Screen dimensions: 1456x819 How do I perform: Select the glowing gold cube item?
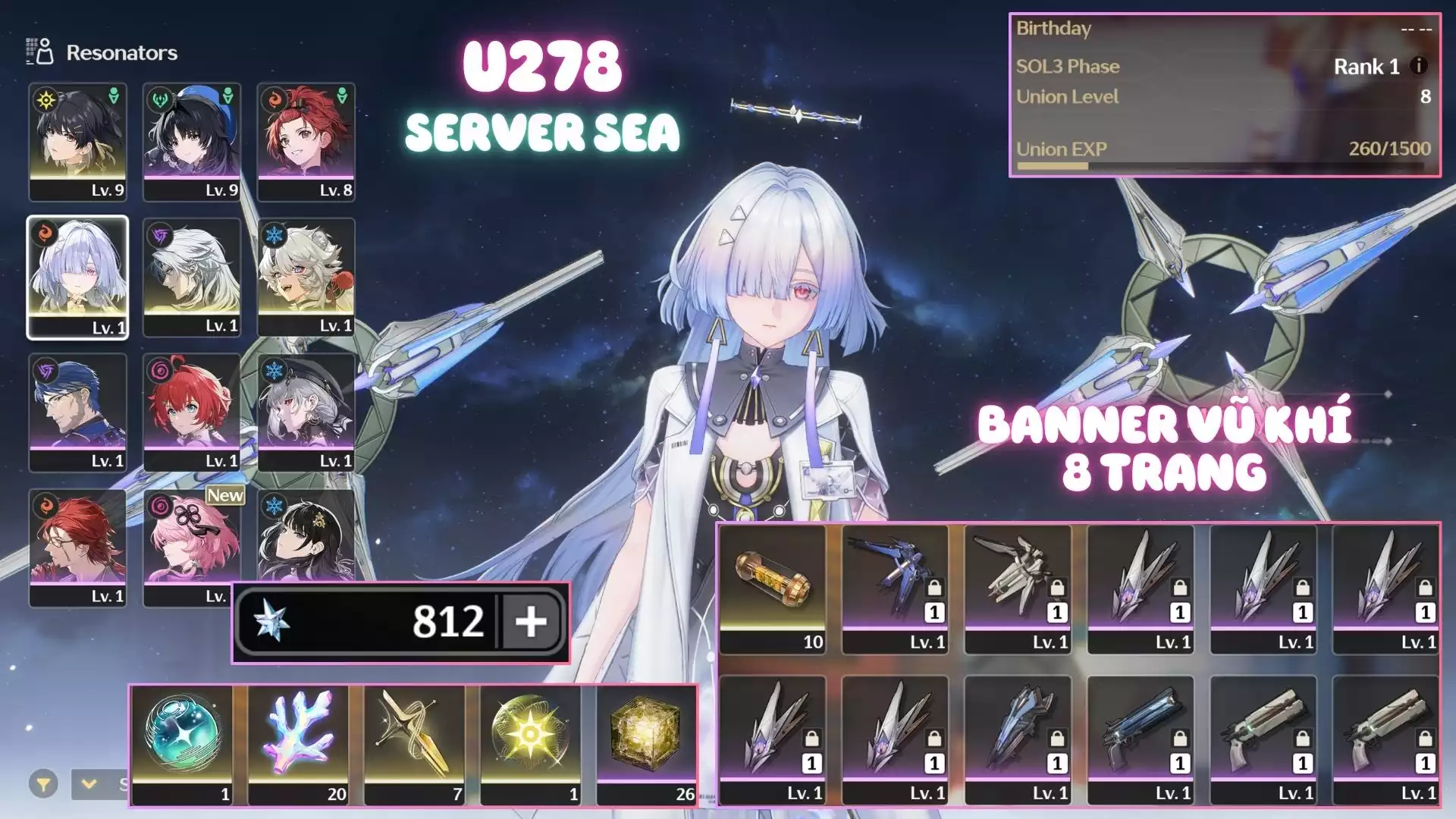pos(646,743)
